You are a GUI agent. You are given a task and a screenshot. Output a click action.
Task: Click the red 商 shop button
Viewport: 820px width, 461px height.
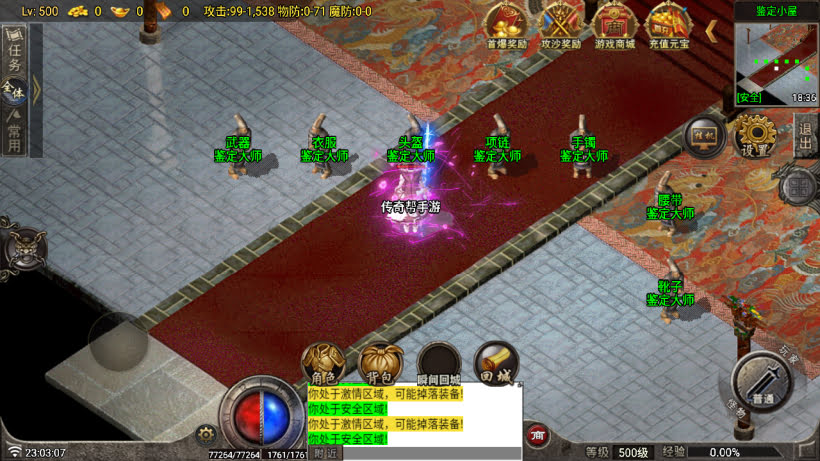click(538, 435)
